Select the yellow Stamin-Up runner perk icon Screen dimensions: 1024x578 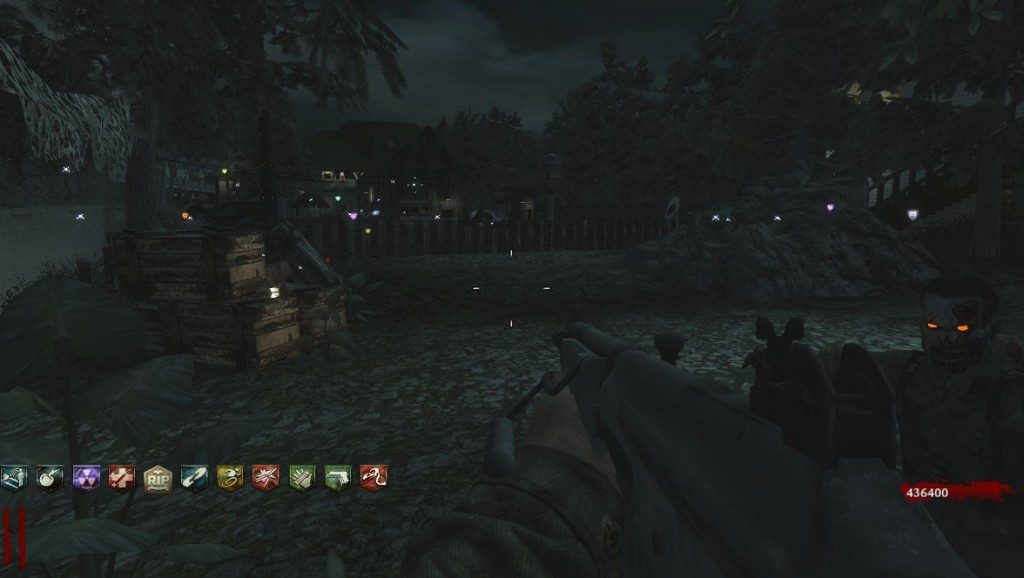[x=229, y=477]
